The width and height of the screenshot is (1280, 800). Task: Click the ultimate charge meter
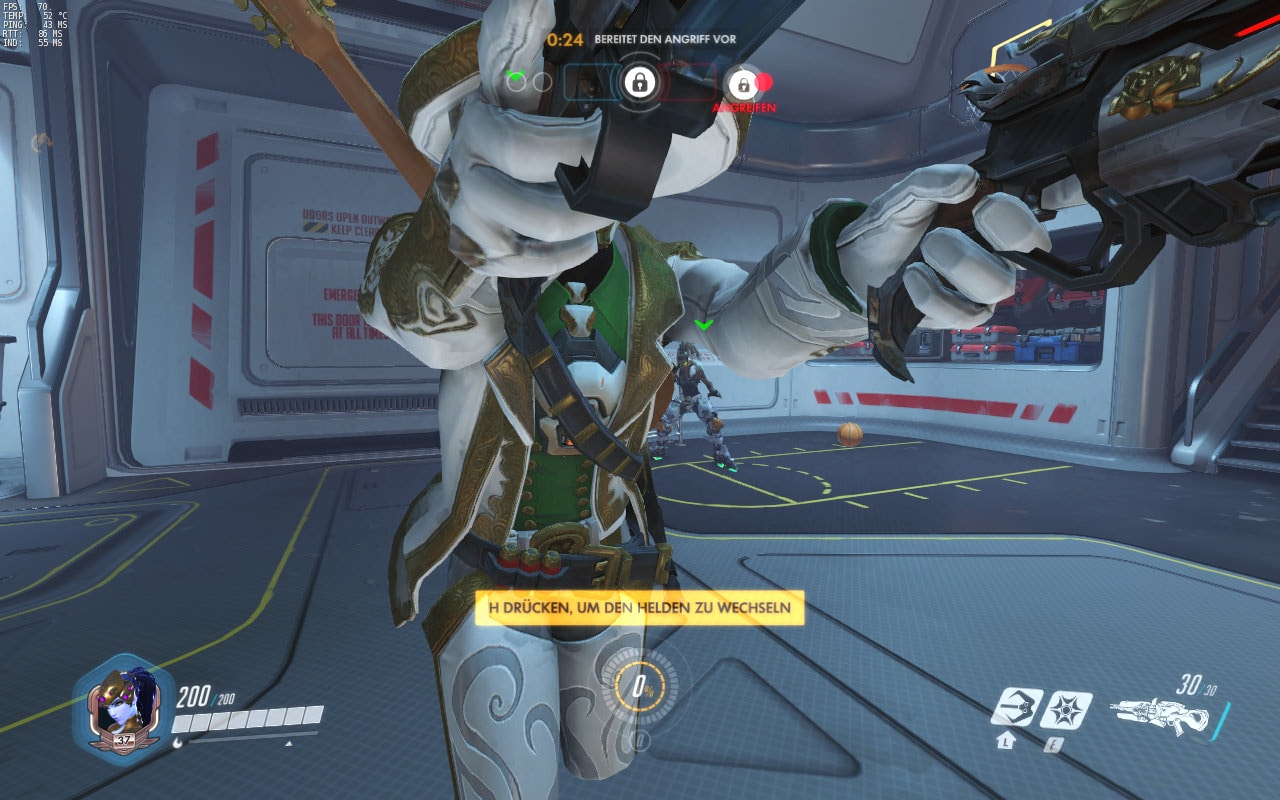click(x=640, y=687)
